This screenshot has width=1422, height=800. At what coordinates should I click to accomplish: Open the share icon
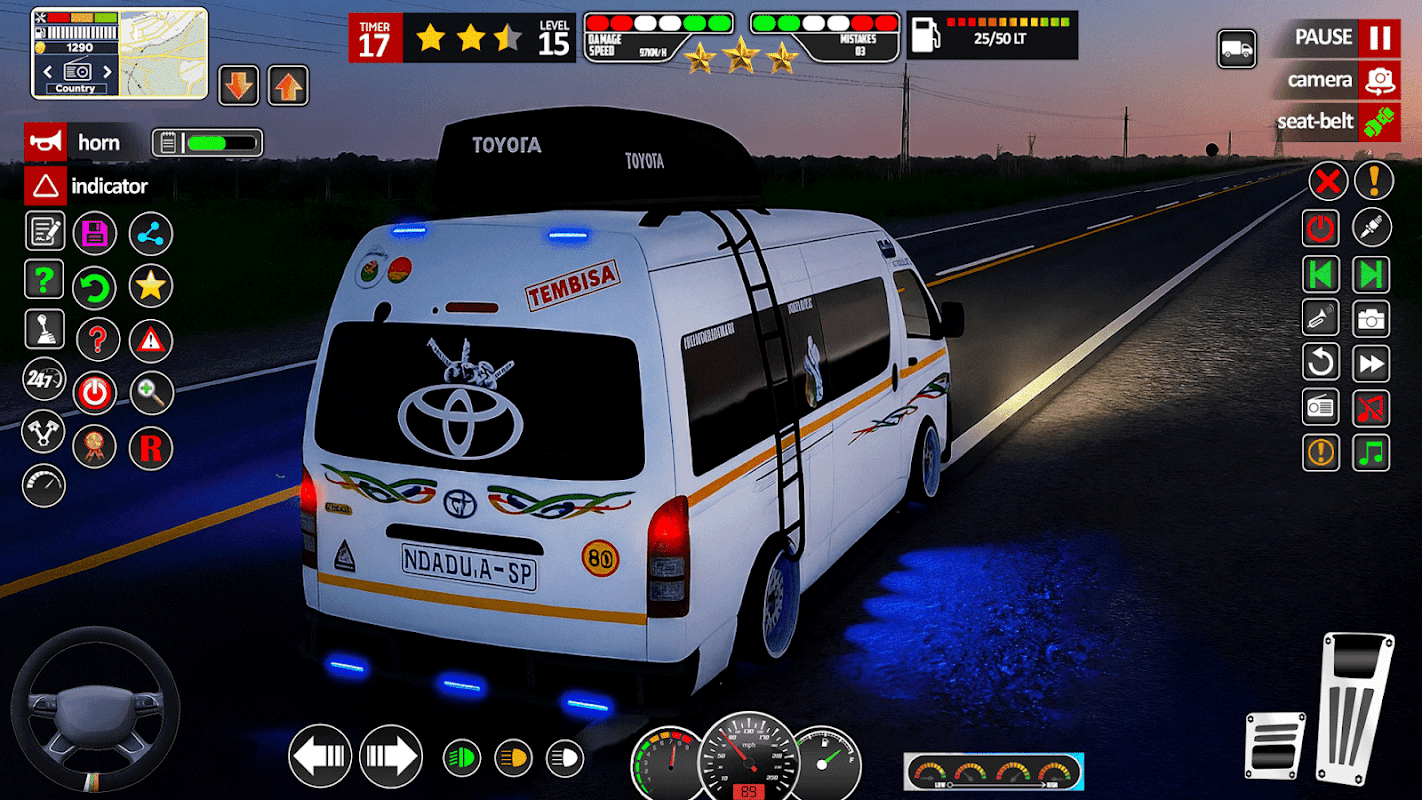tap(150, 234)
